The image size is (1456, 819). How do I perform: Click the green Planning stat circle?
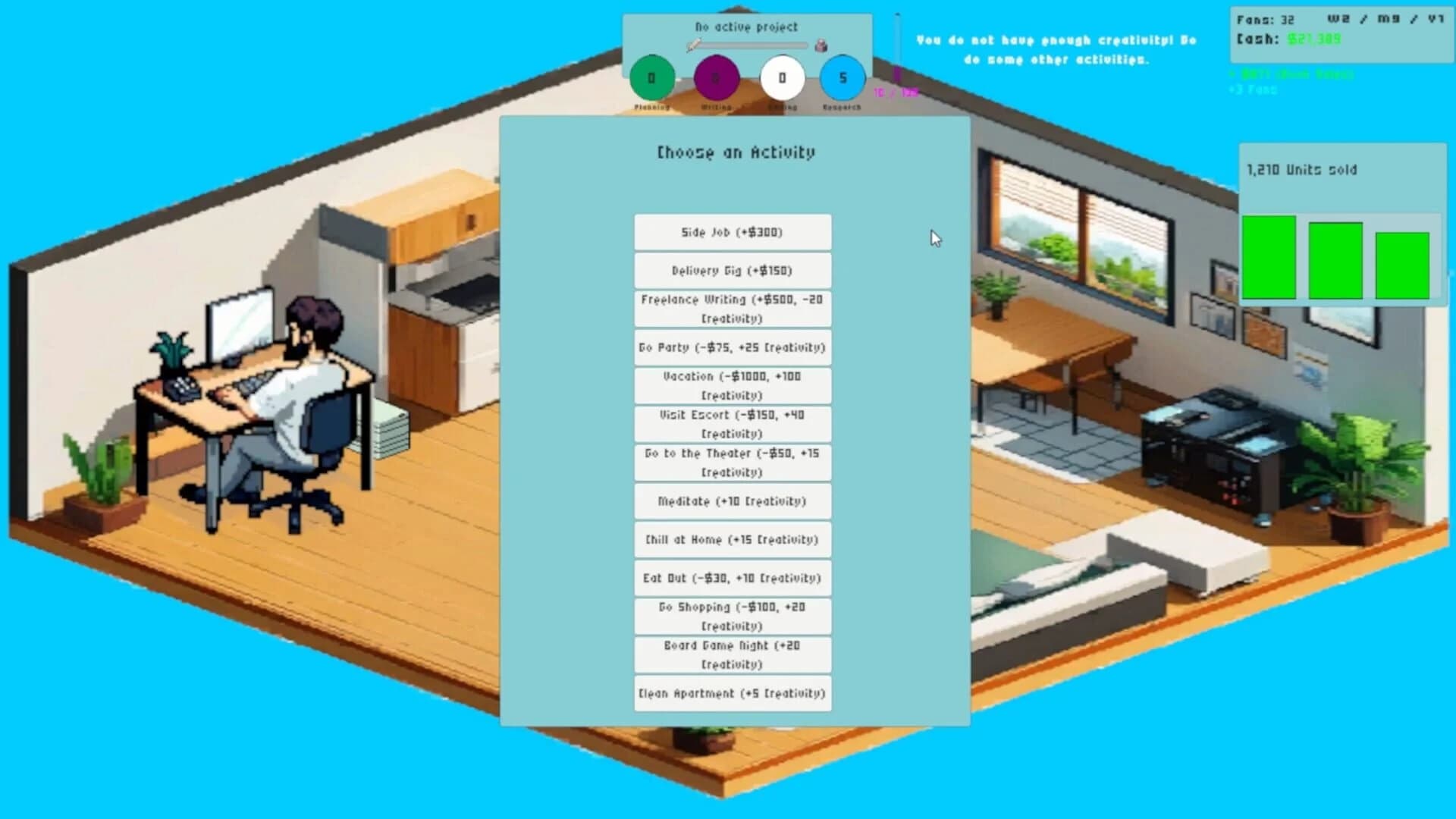pos(652,76)
